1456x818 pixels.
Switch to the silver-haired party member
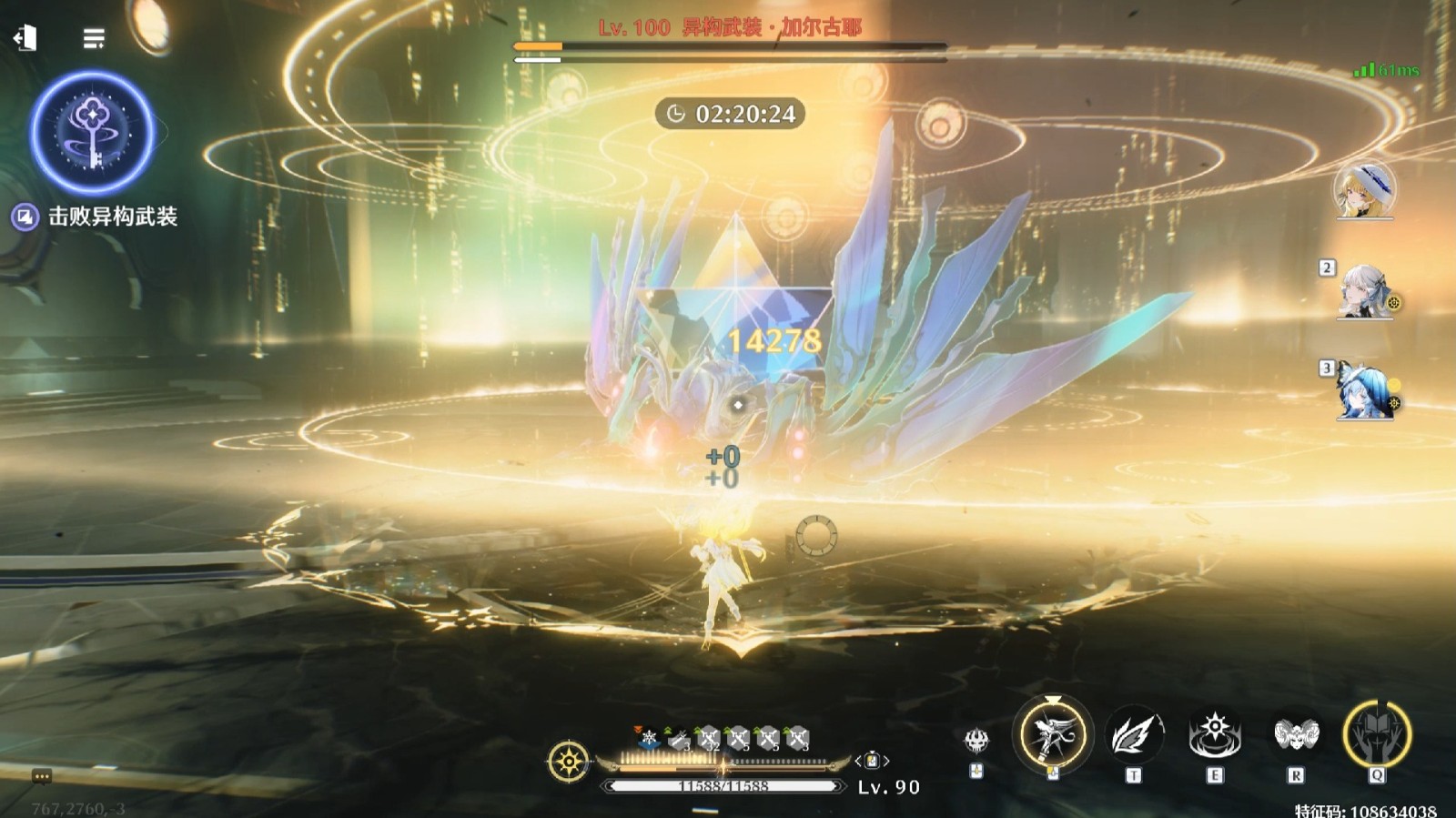tap(1363, 292)
